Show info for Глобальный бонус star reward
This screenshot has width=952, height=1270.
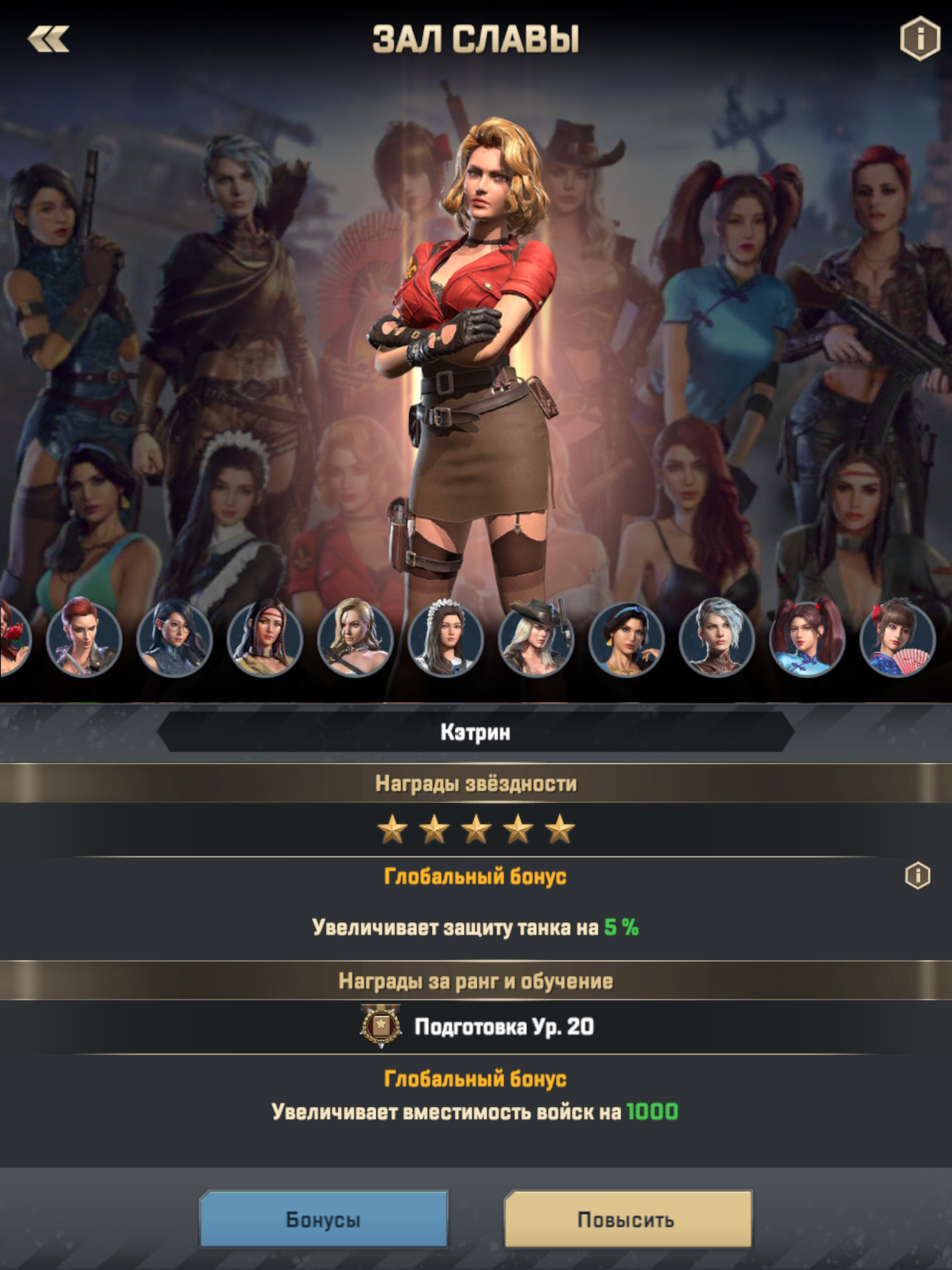pyautogui.click(x=917, y=876)
